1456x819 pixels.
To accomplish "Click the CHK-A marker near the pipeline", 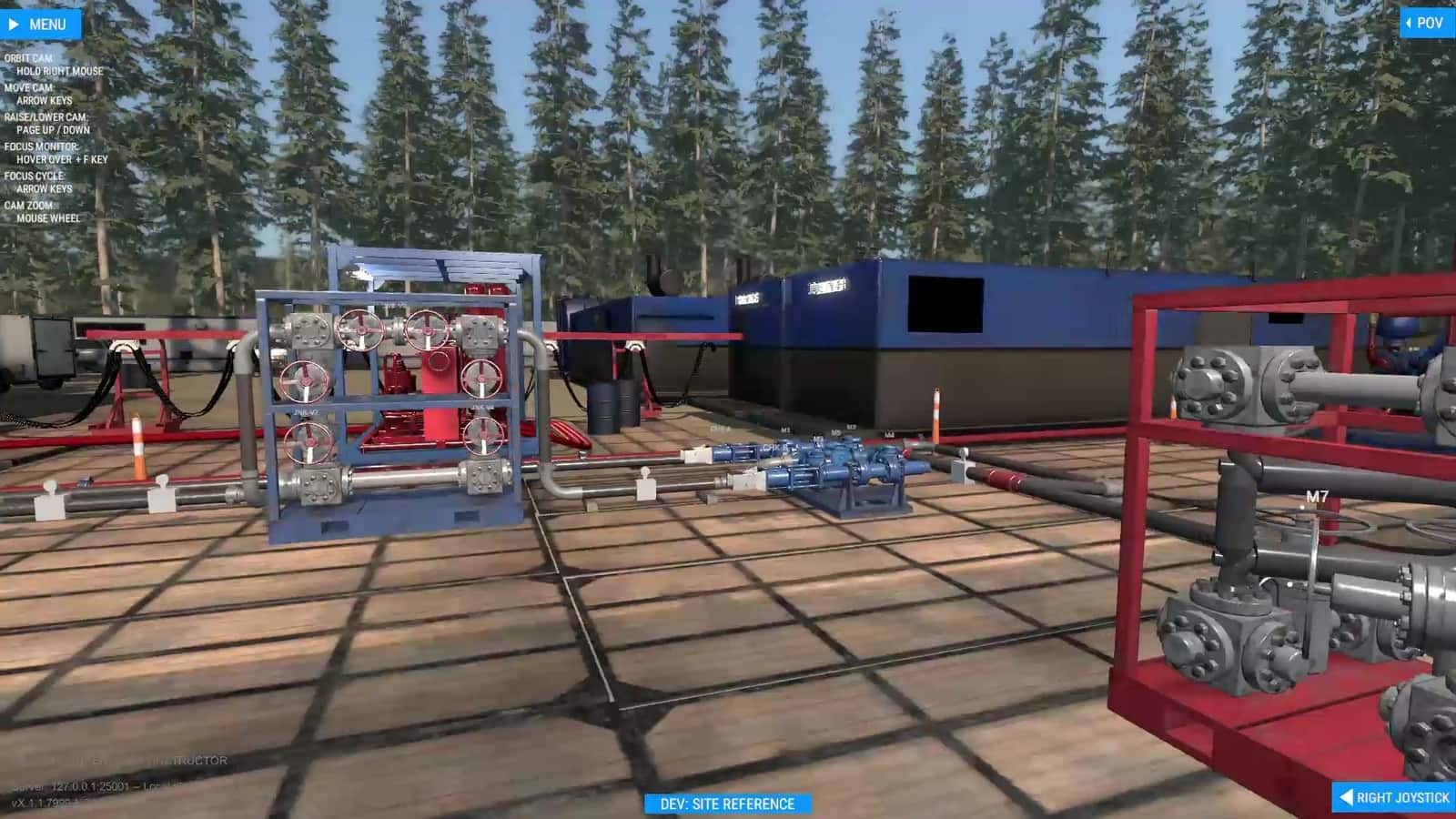I will (721, 428).
